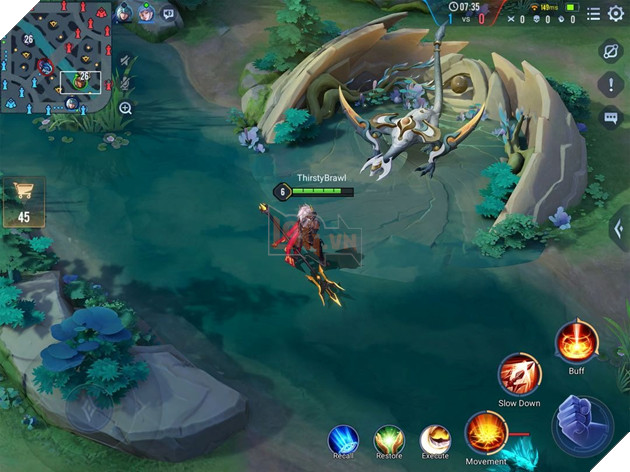Expand the side panel arrow on the right edge
Image resolution: width=630 pixels, height=472 pixels.
tap(619, 229)
